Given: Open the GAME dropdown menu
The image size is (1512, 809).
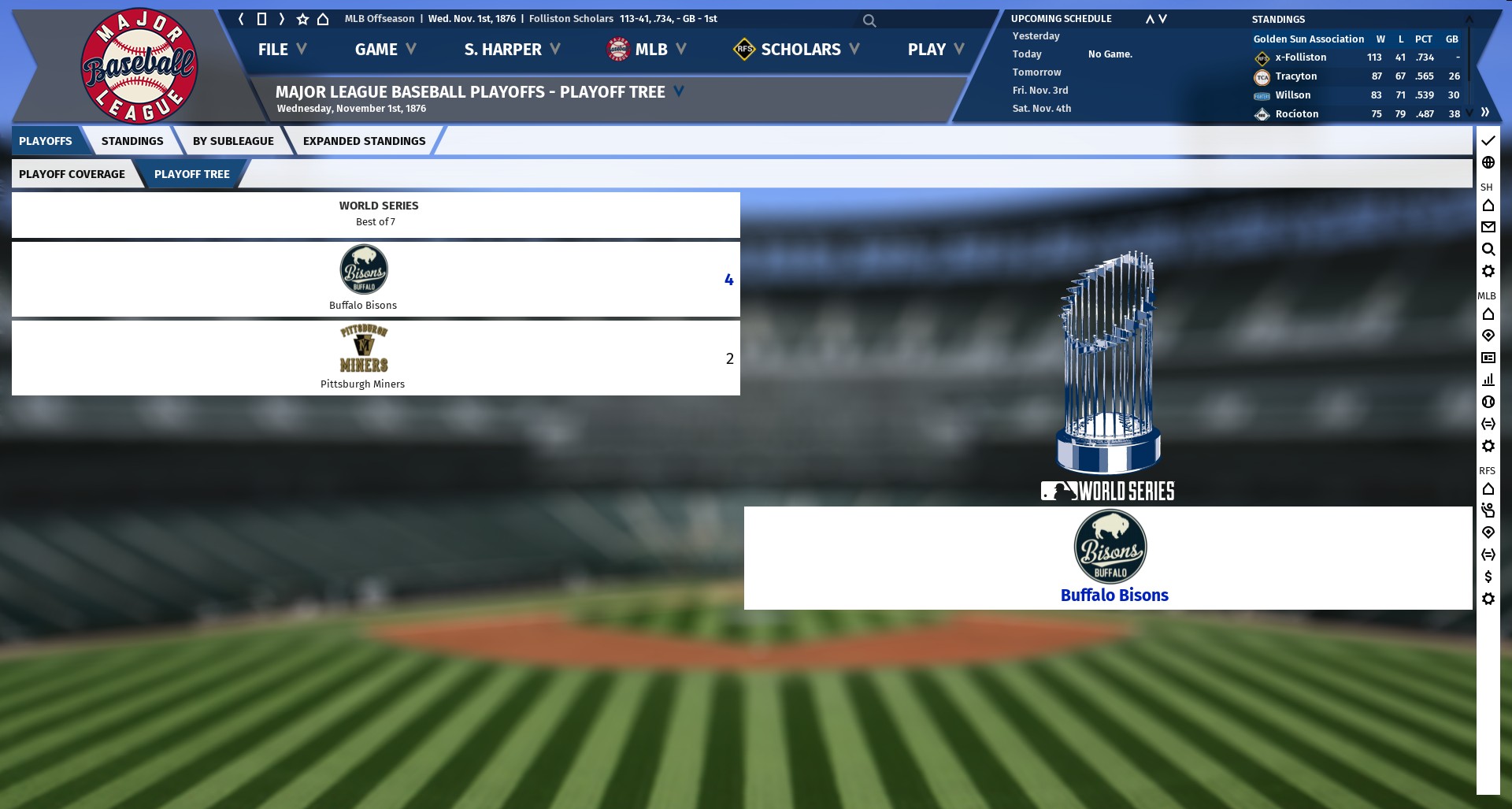Looking at the screenshot, I should tap(384, 50).
